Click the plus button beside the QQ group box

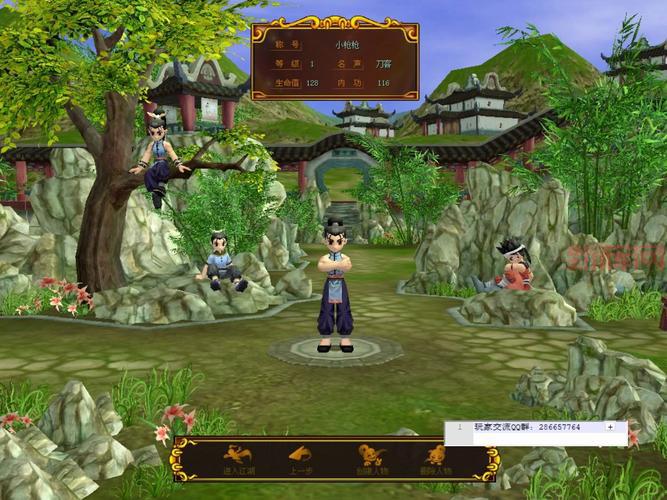point(610,426)
